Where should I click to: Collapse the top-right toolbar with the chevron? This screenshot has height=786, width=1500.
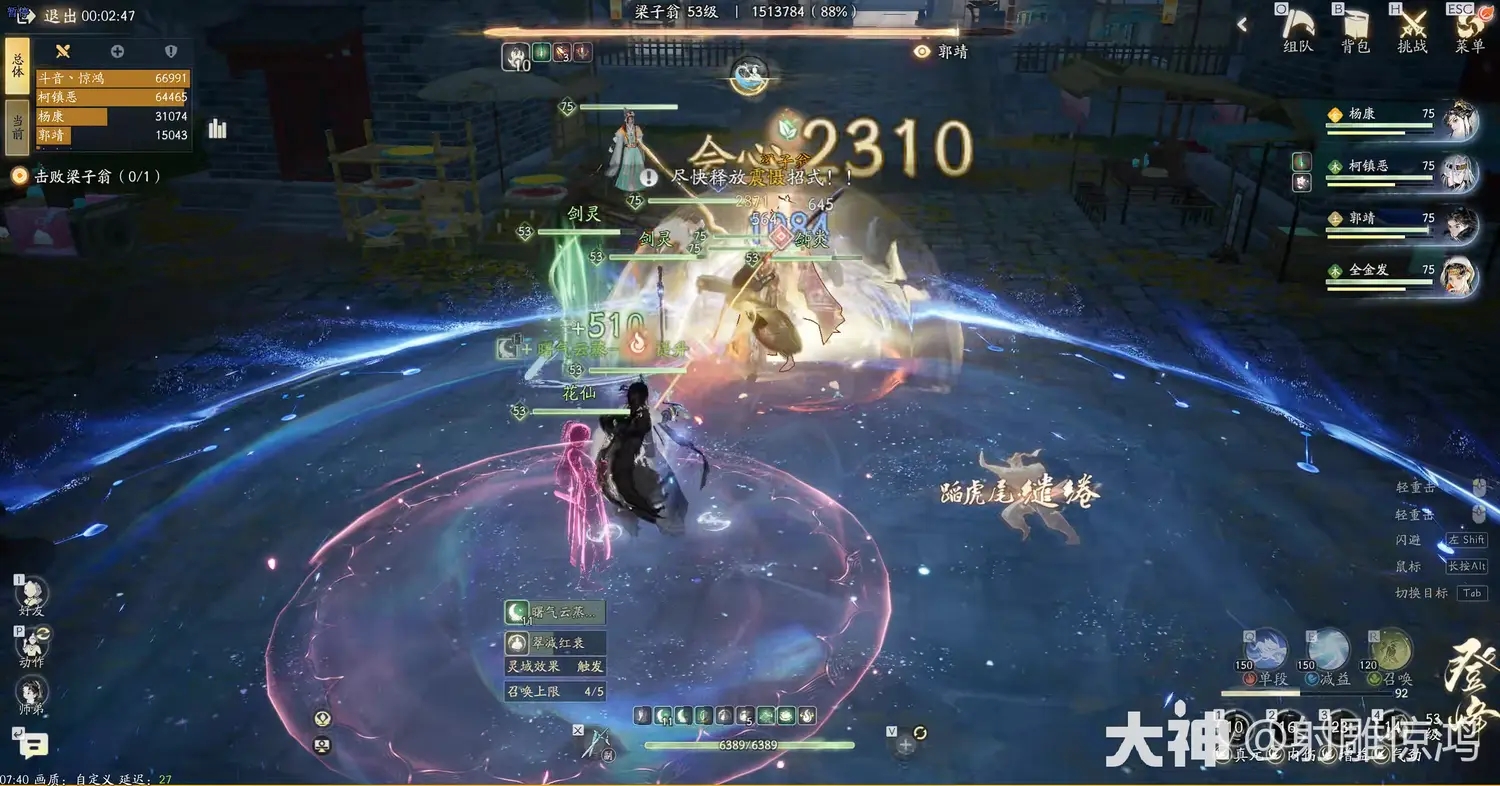[1242, 23]
